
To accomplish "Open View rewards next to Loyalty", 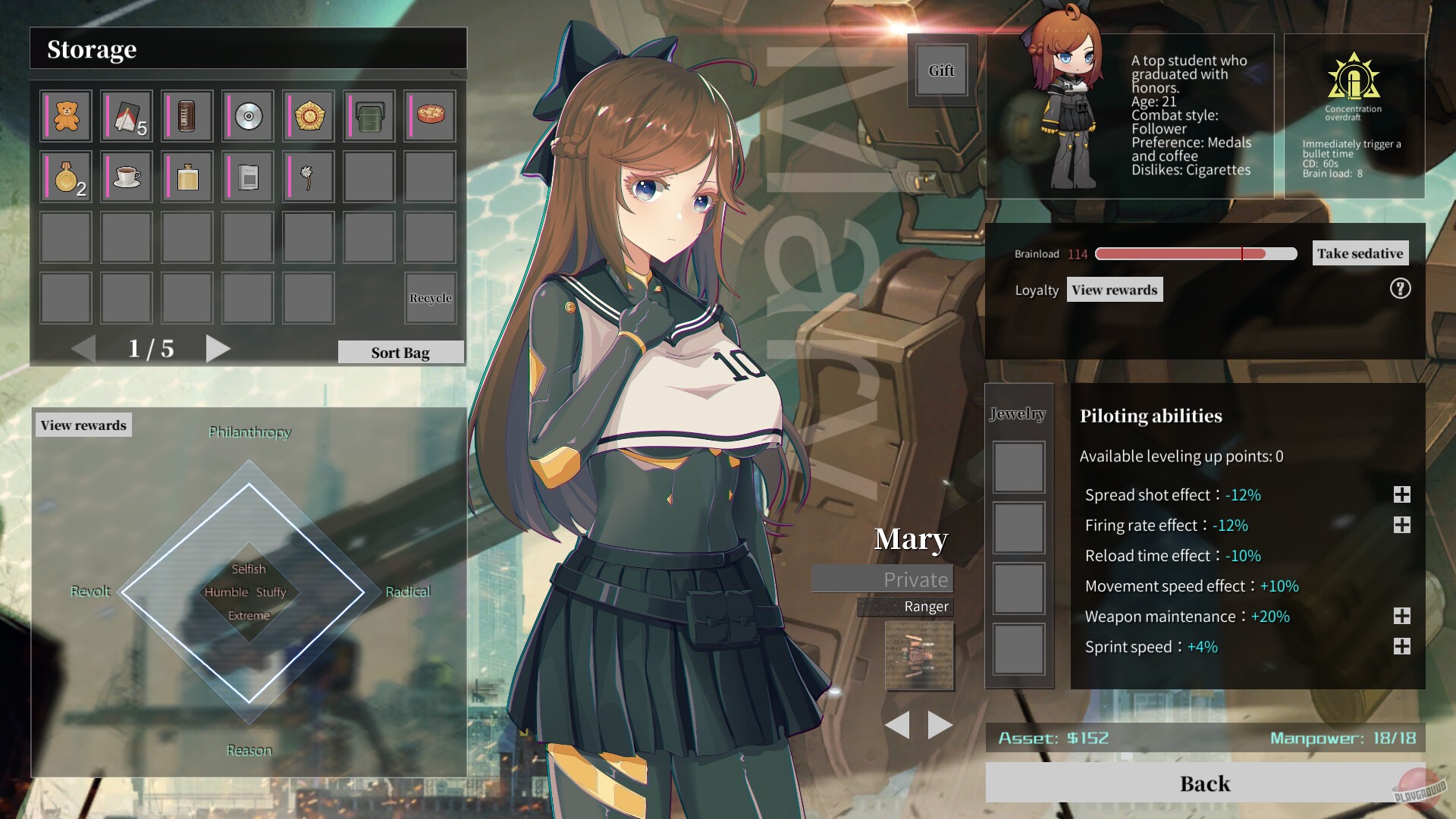I will tap(1114, 289).
